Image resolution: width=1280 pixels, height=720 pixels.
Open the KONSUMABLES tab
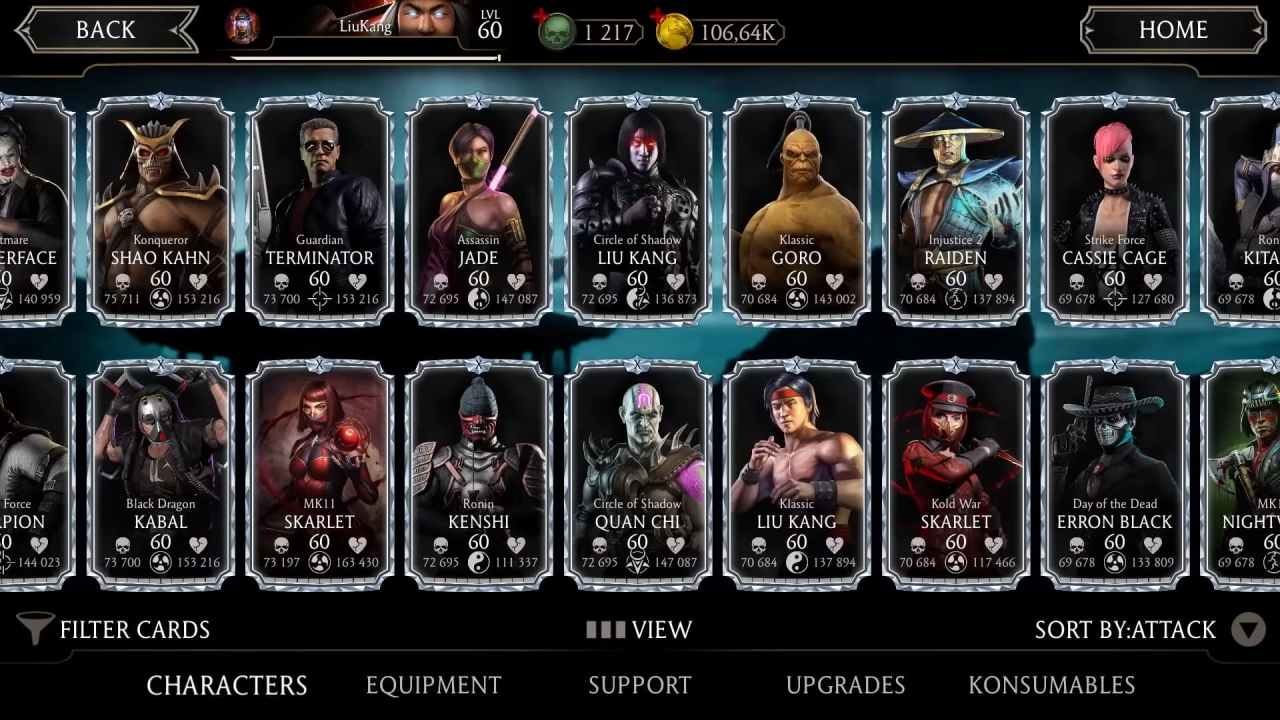coord(1050,685)
